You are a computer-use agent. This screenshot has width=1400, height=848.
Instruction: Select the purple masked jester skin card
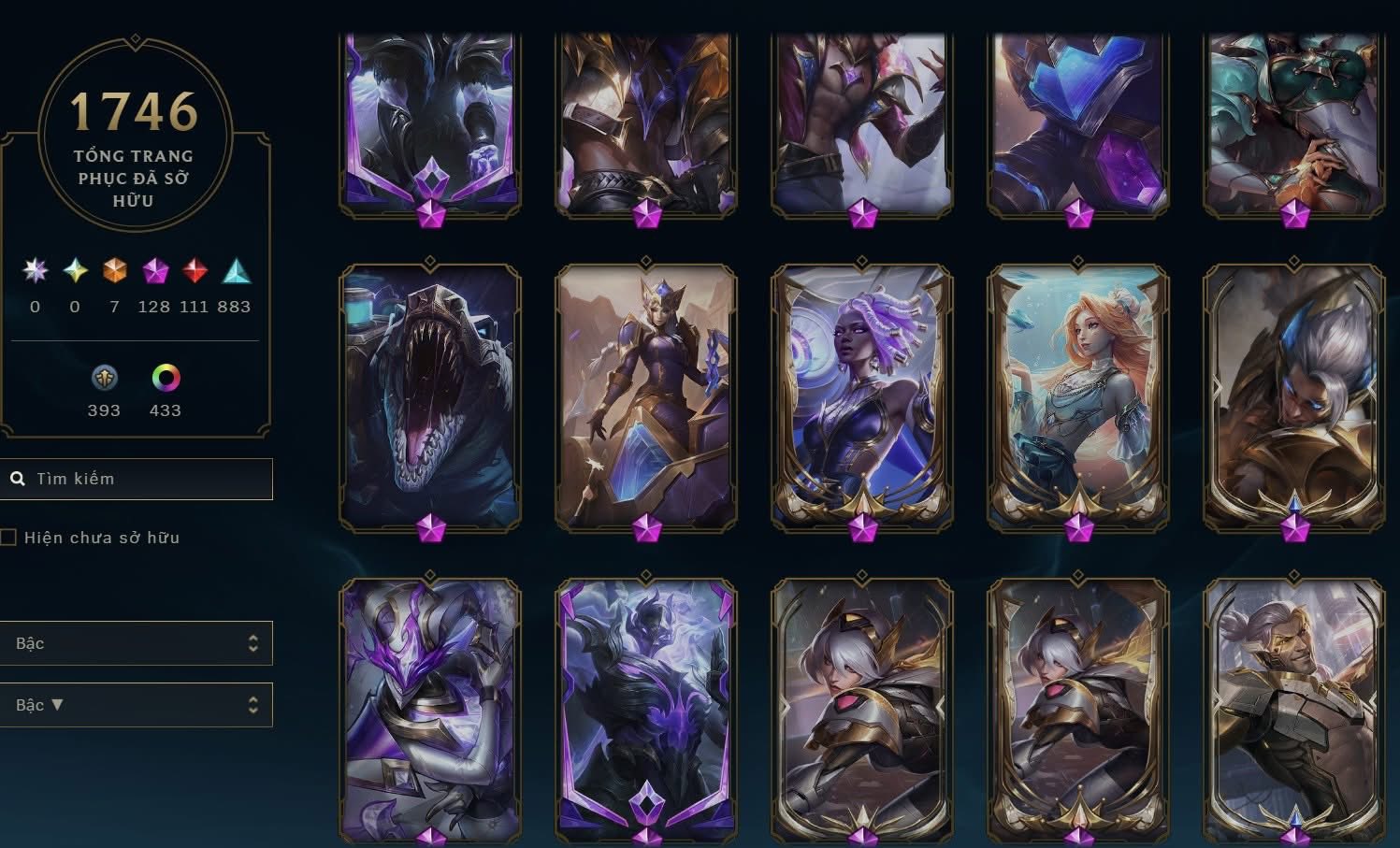430,709
